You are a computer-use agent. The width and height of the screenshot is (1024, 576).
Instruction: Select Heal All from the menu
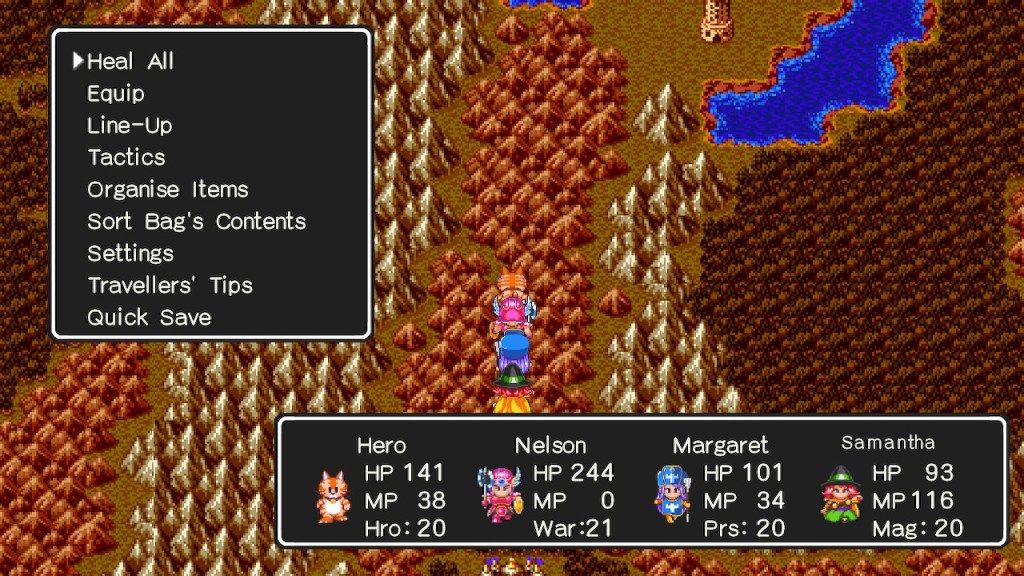[x=130, y=62]
